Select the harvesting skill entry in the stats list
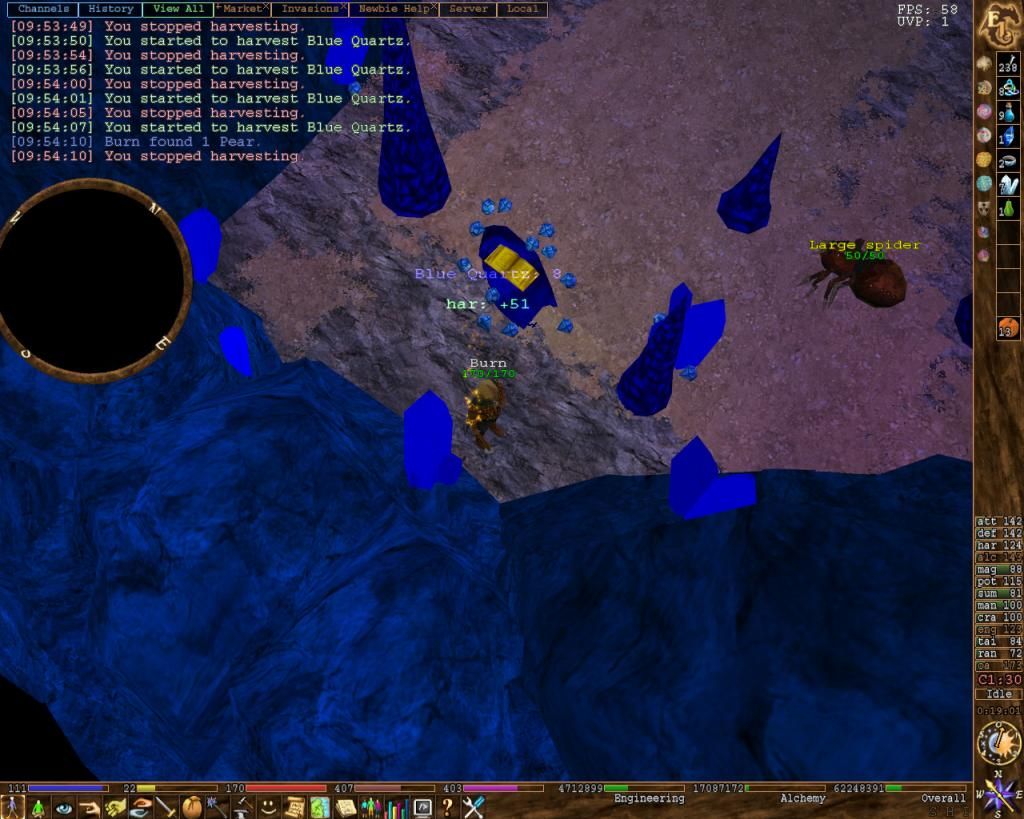The width and height of the screenshot is (1024, 819). [x=998, y=545]
